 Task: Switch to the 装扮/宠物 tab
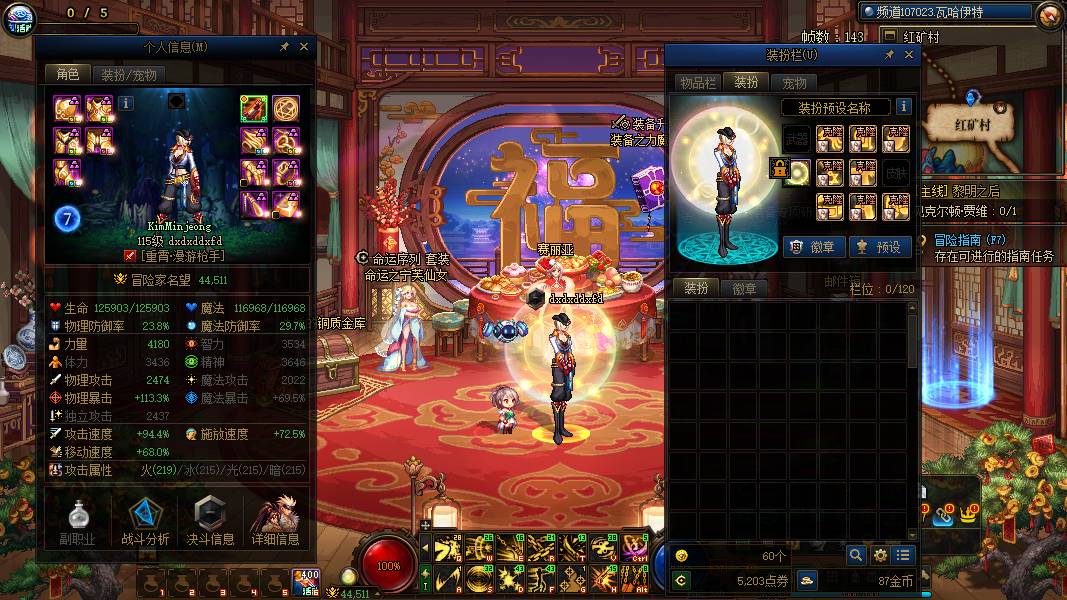(128, 74)
